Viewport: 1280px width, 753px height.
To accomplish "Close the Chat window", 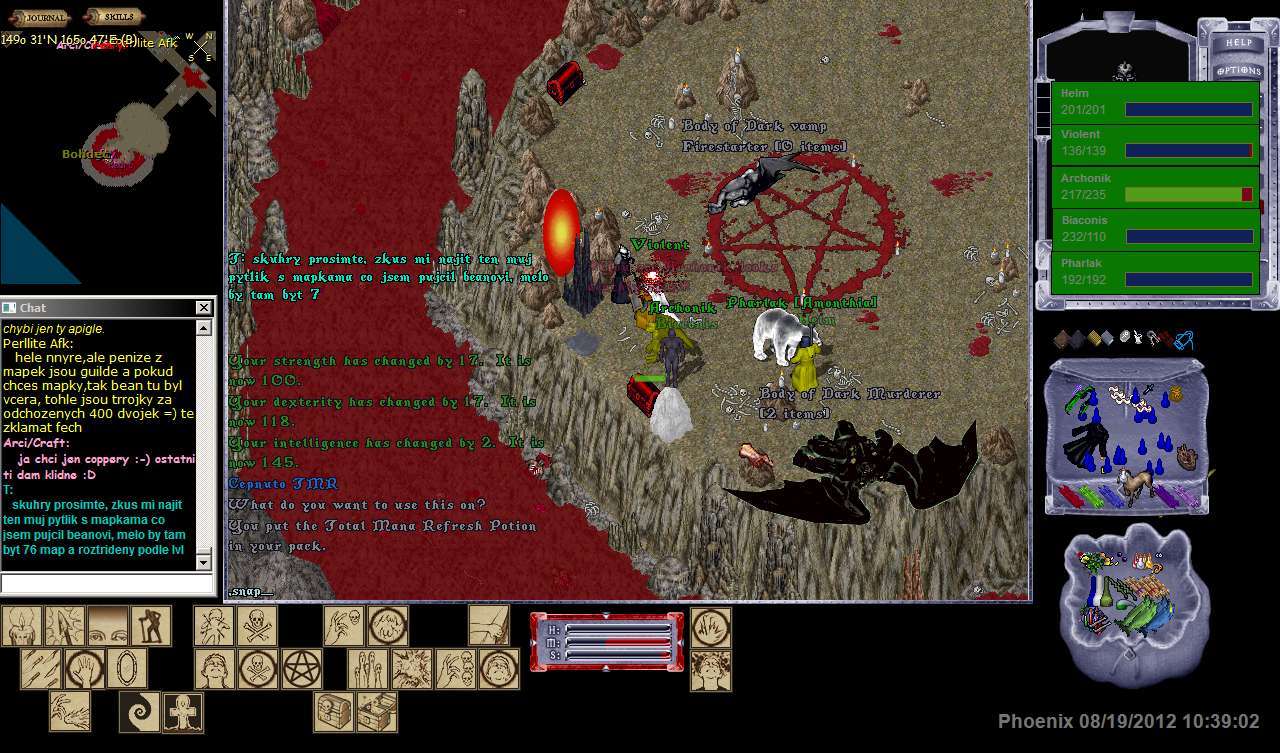I will pyautogui.click(x=204, y=308).
